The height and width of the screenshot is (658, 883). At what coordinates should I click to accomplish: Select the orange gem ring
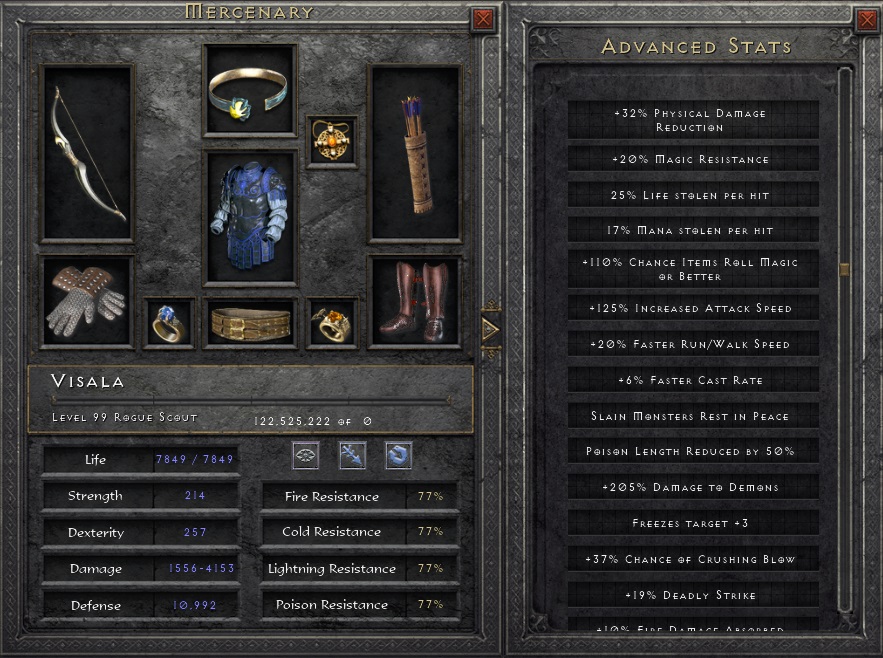(331, 322)
